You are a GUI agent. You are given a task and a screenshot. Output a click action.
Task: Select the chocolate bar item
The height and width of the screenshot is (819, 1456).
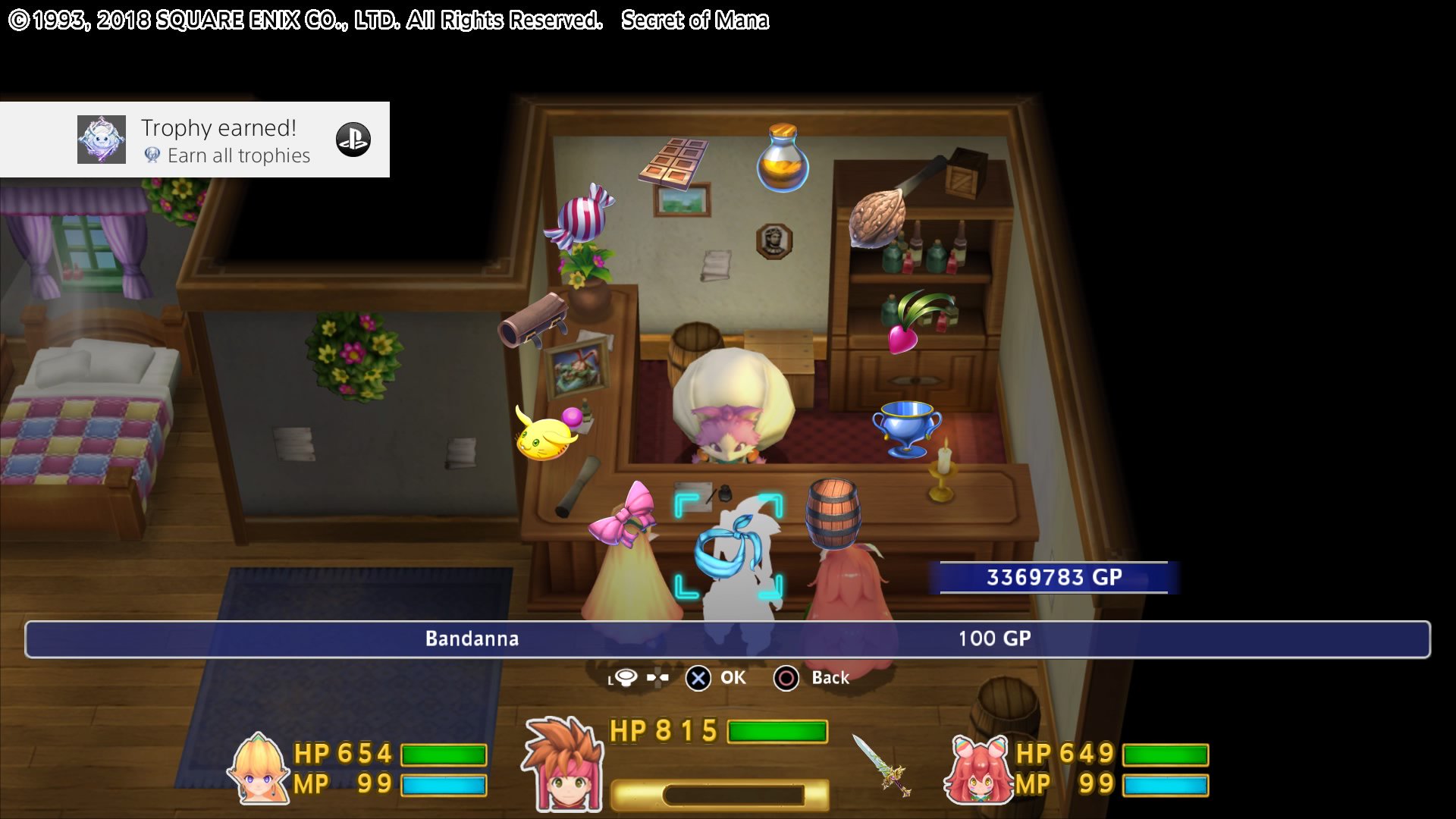point(673,162)
